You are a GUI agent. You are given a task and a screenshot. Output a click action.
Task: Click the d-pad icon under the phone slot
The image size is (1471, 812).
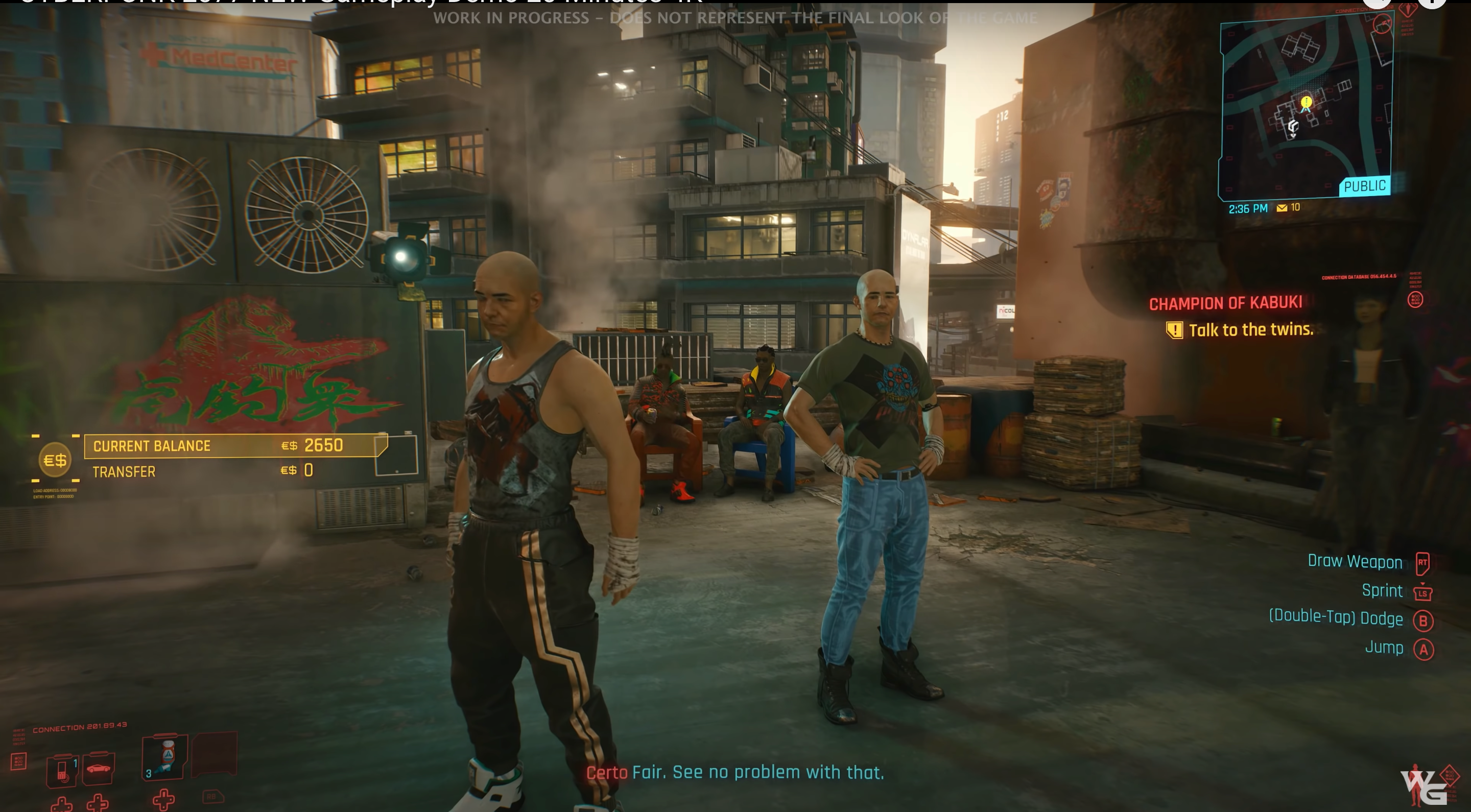63,803
